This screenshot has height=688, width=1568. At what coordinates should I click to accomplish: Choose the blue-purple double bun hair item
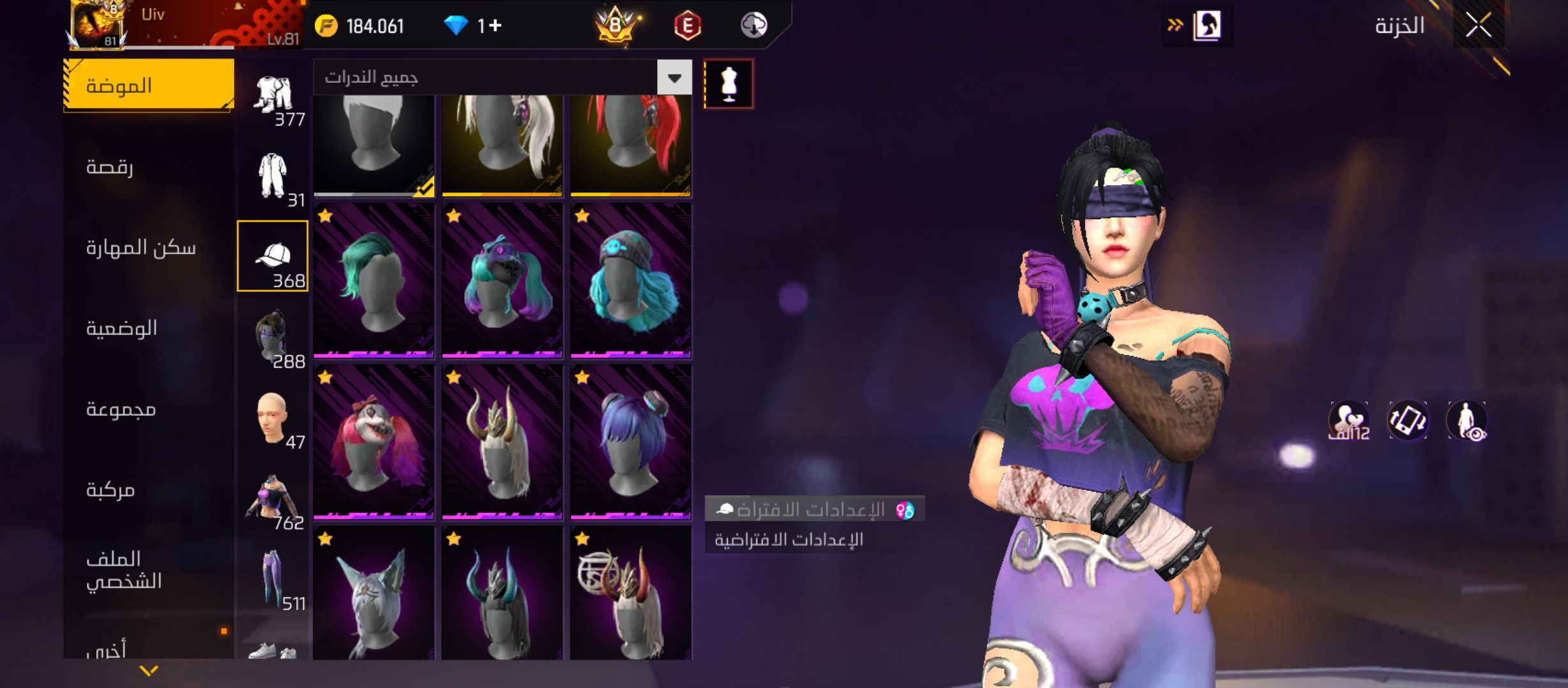(x=630, y=442)
